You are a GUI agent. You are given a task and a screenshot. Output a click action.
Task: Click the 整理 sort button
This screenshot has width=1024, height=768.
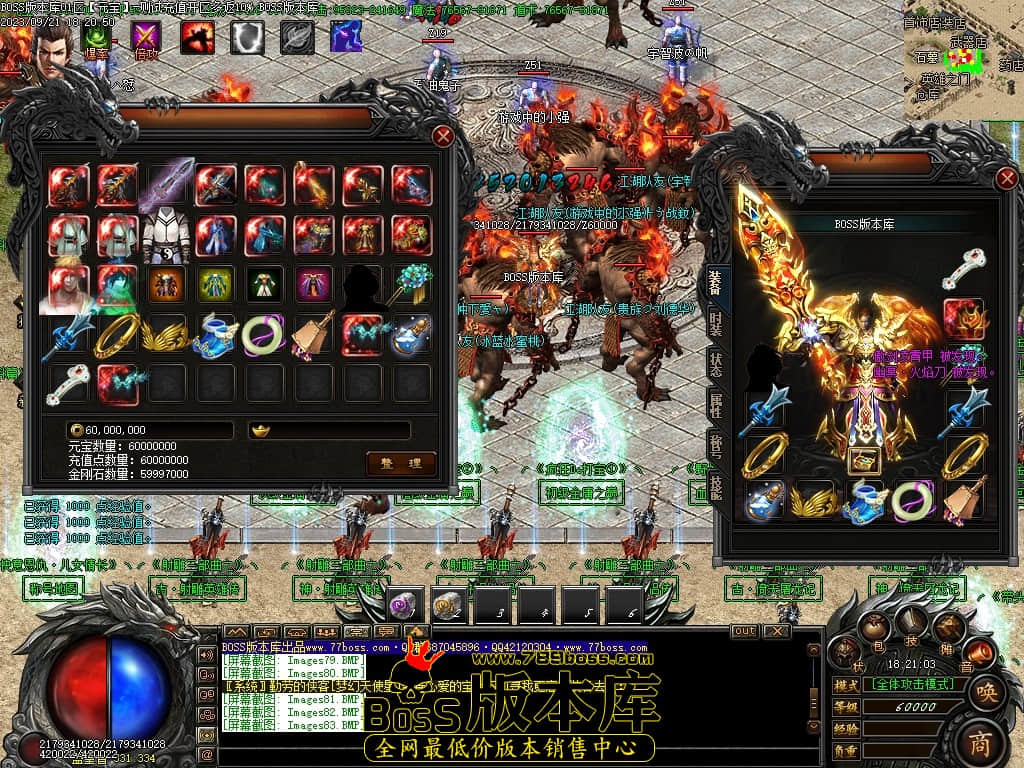[401, 462]
